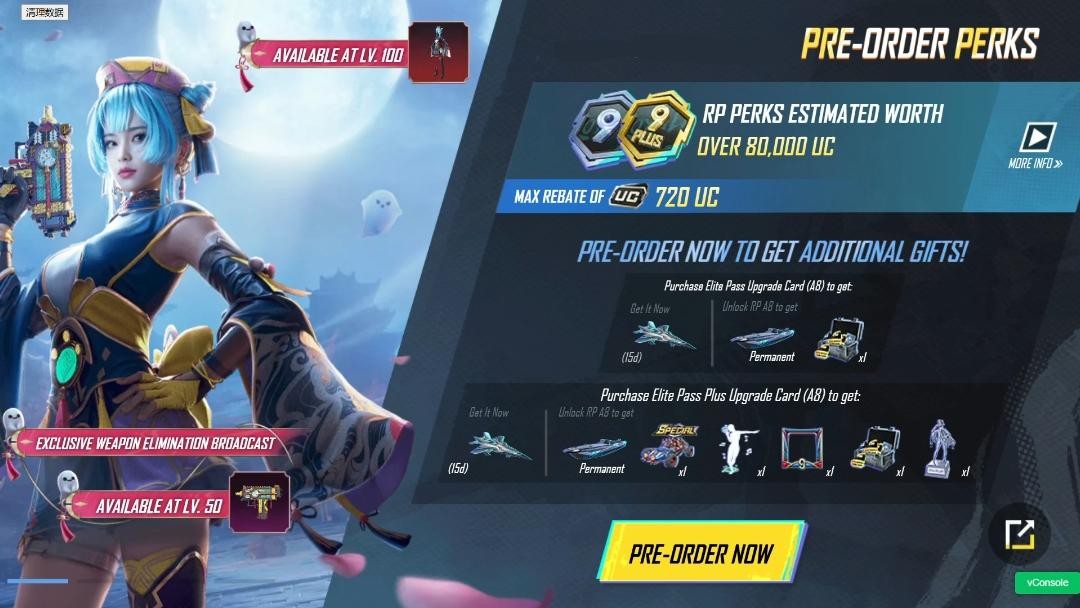Open the green vConsole debug button
The height and width of the screenshot is (608, 1080).
tap(1047, 583)
